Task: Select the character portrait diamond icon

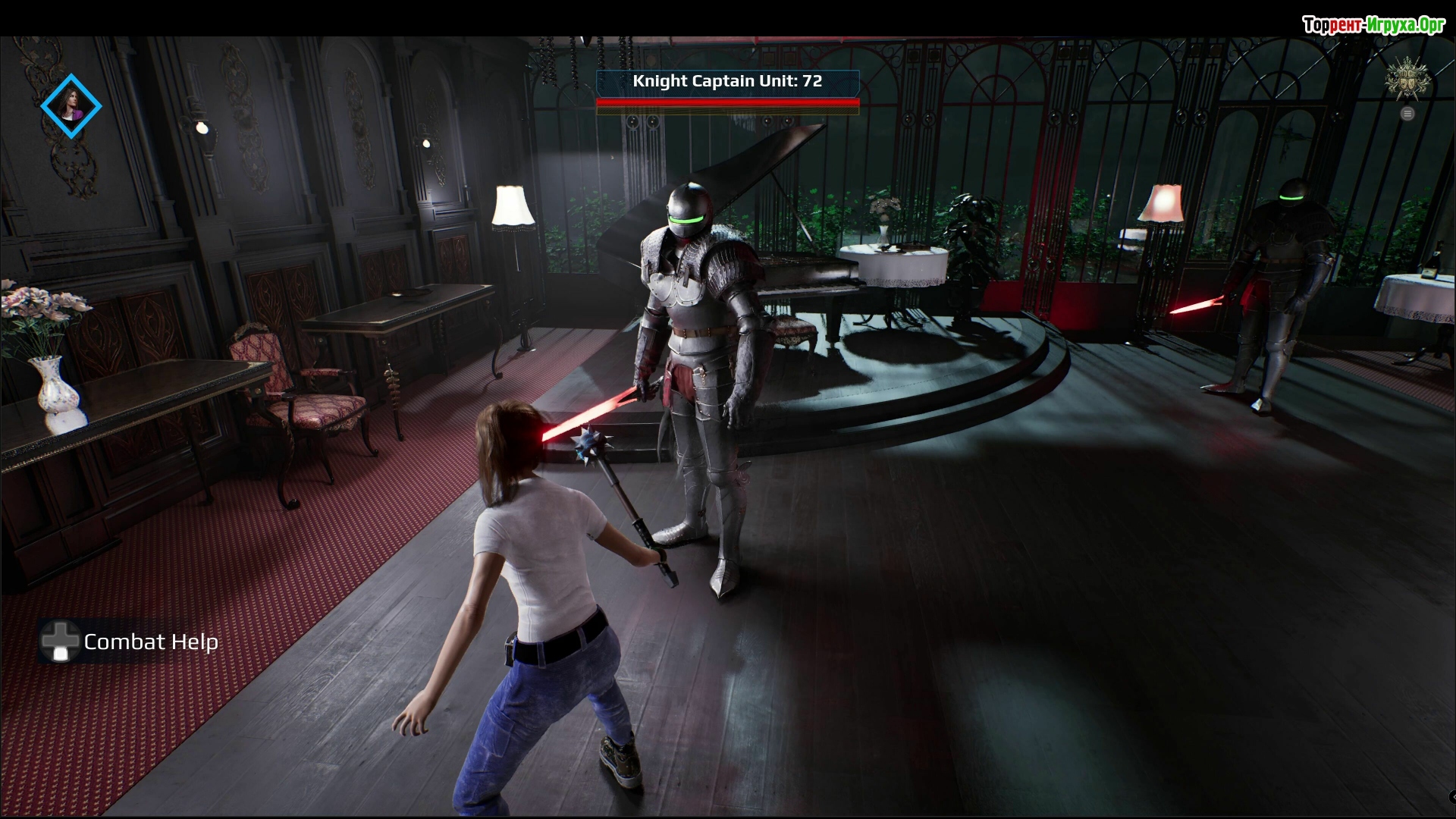Action: 71,106
